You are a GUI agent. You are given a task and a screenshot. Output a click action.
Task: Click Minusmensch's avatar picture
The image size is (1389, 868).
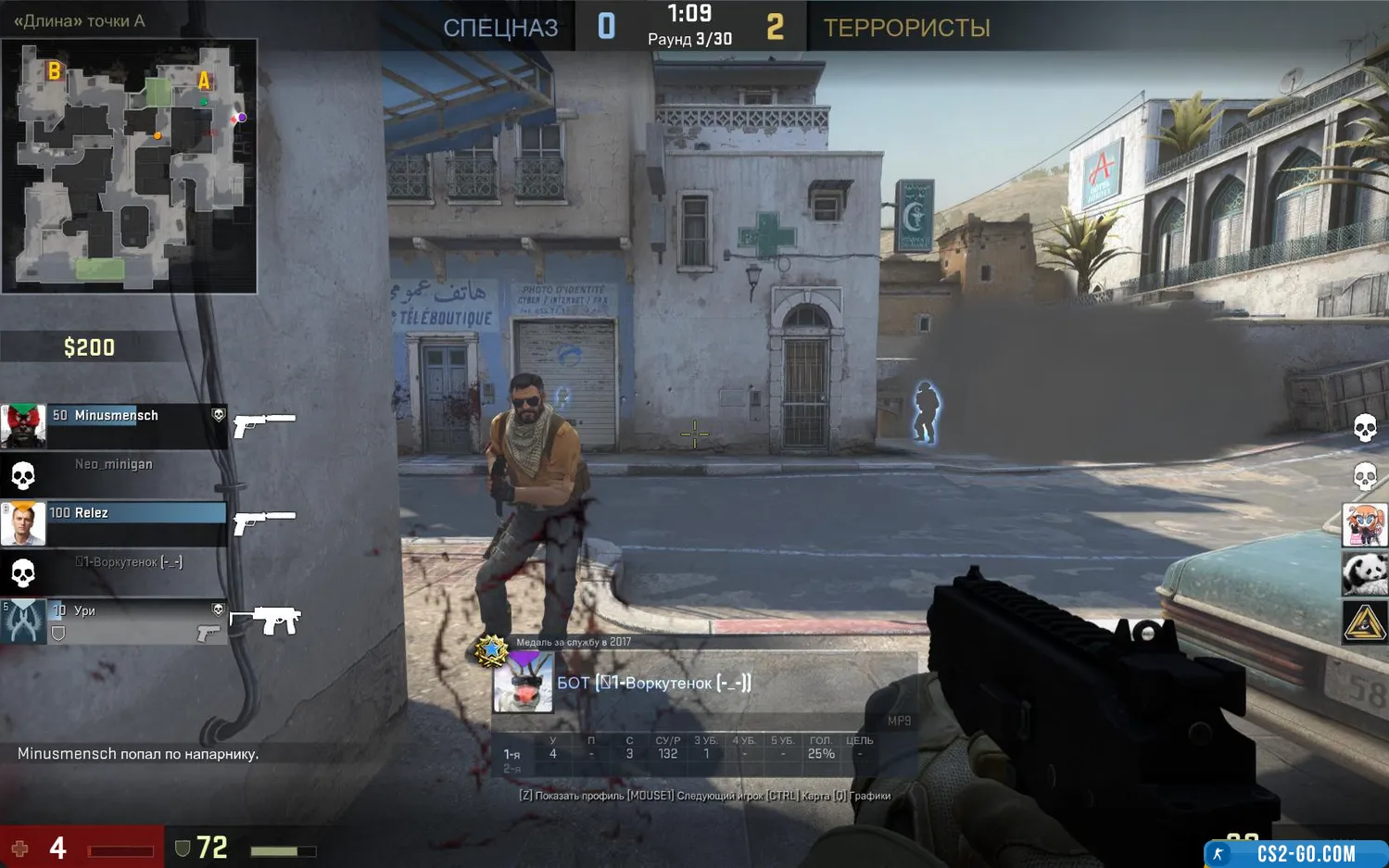click(23, 426)
